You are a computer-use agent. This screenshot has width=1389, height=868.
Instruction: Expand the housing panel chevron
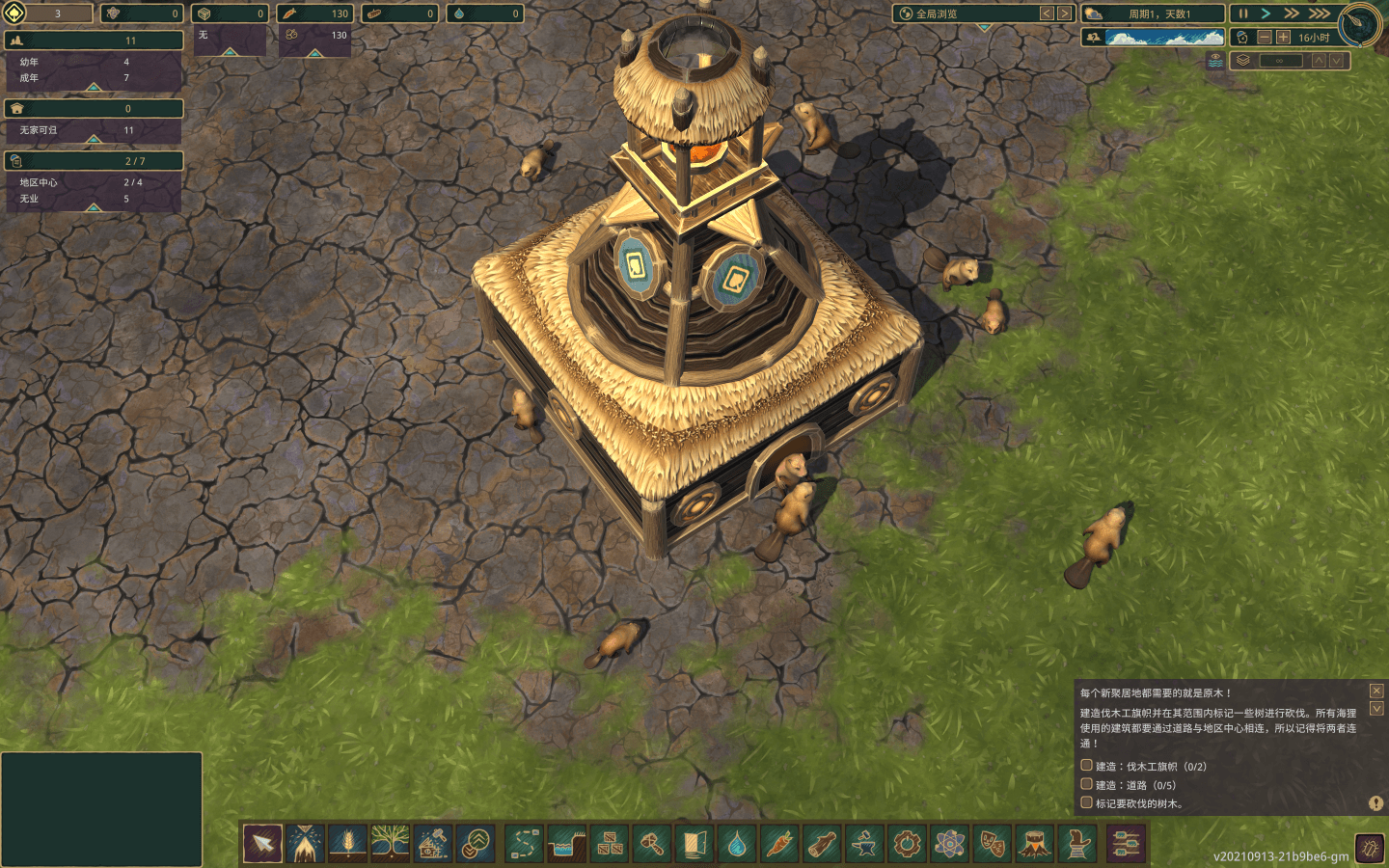93,141
